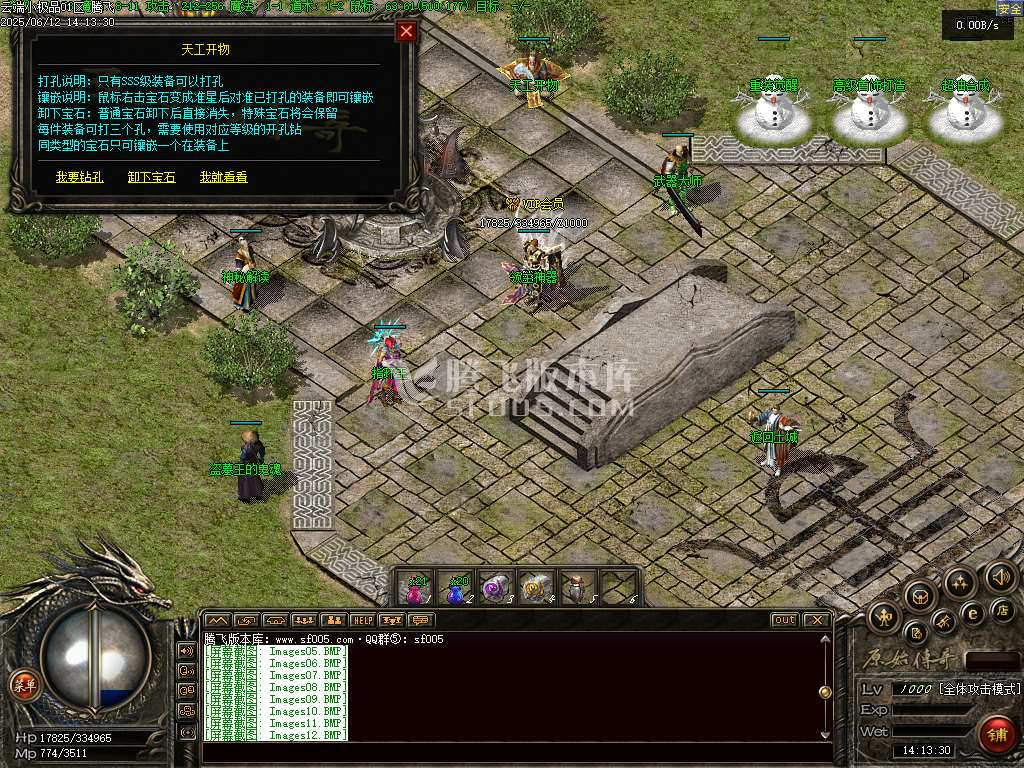Pick the 我就看看 dialogue option

[x=223, y=177]
